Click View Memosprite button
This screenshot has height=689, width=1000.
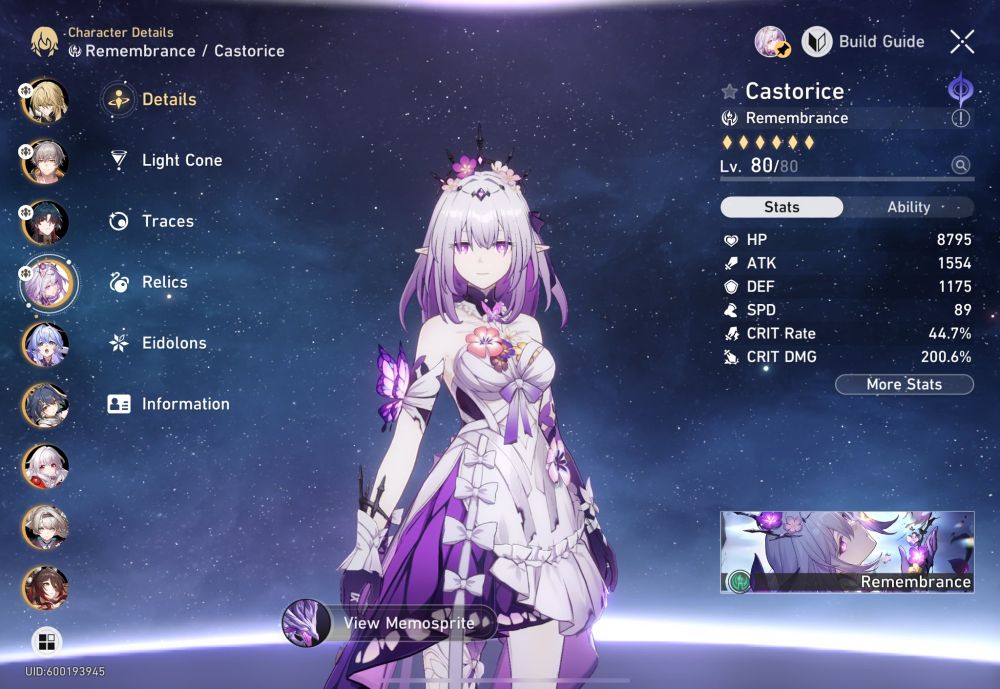[x=390, y=622]
